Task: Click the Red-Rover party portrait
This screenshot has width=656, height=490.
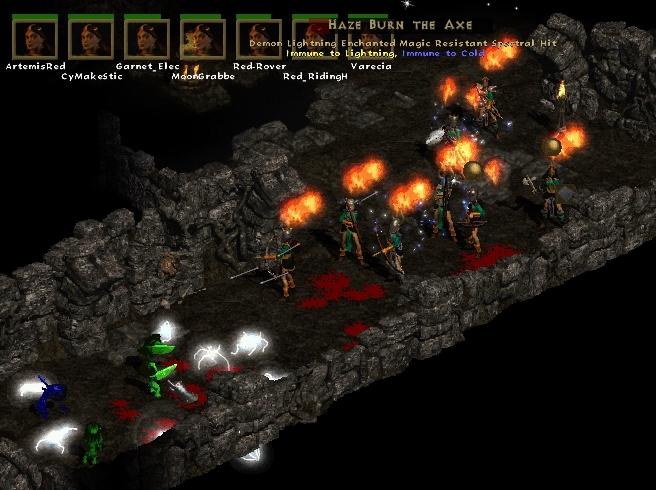Action: coord(258,39)
